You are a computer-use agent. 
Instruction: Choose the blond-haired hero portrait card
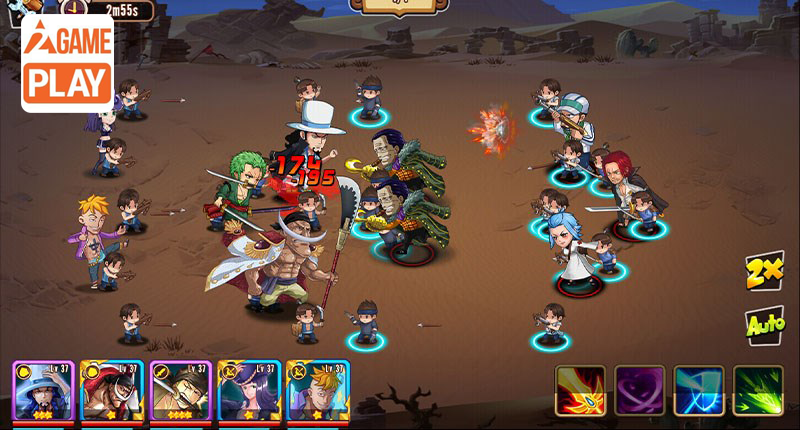[318, 391]
